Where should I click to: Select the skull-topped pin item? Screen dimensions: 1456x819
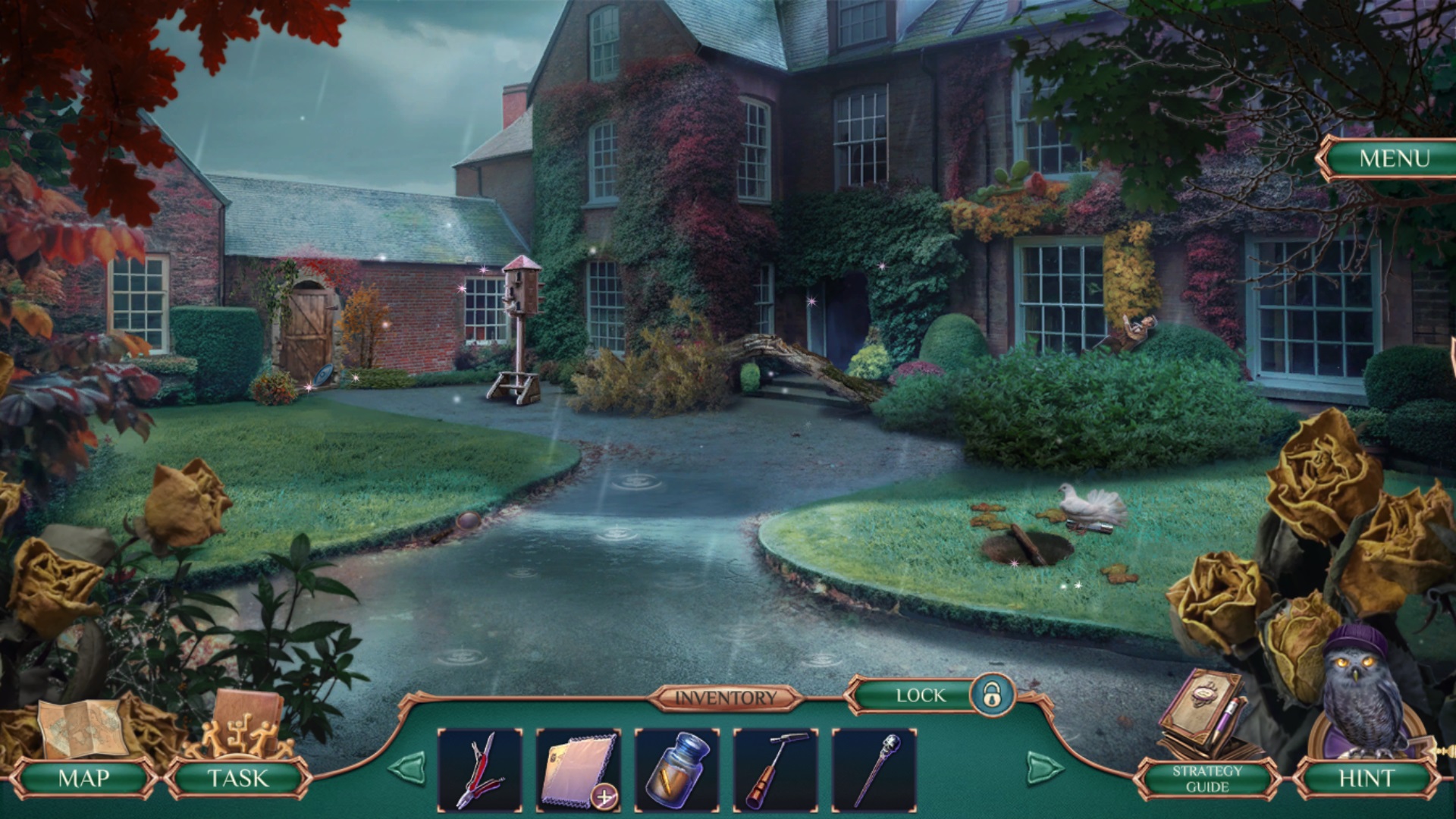pos(874,770)
